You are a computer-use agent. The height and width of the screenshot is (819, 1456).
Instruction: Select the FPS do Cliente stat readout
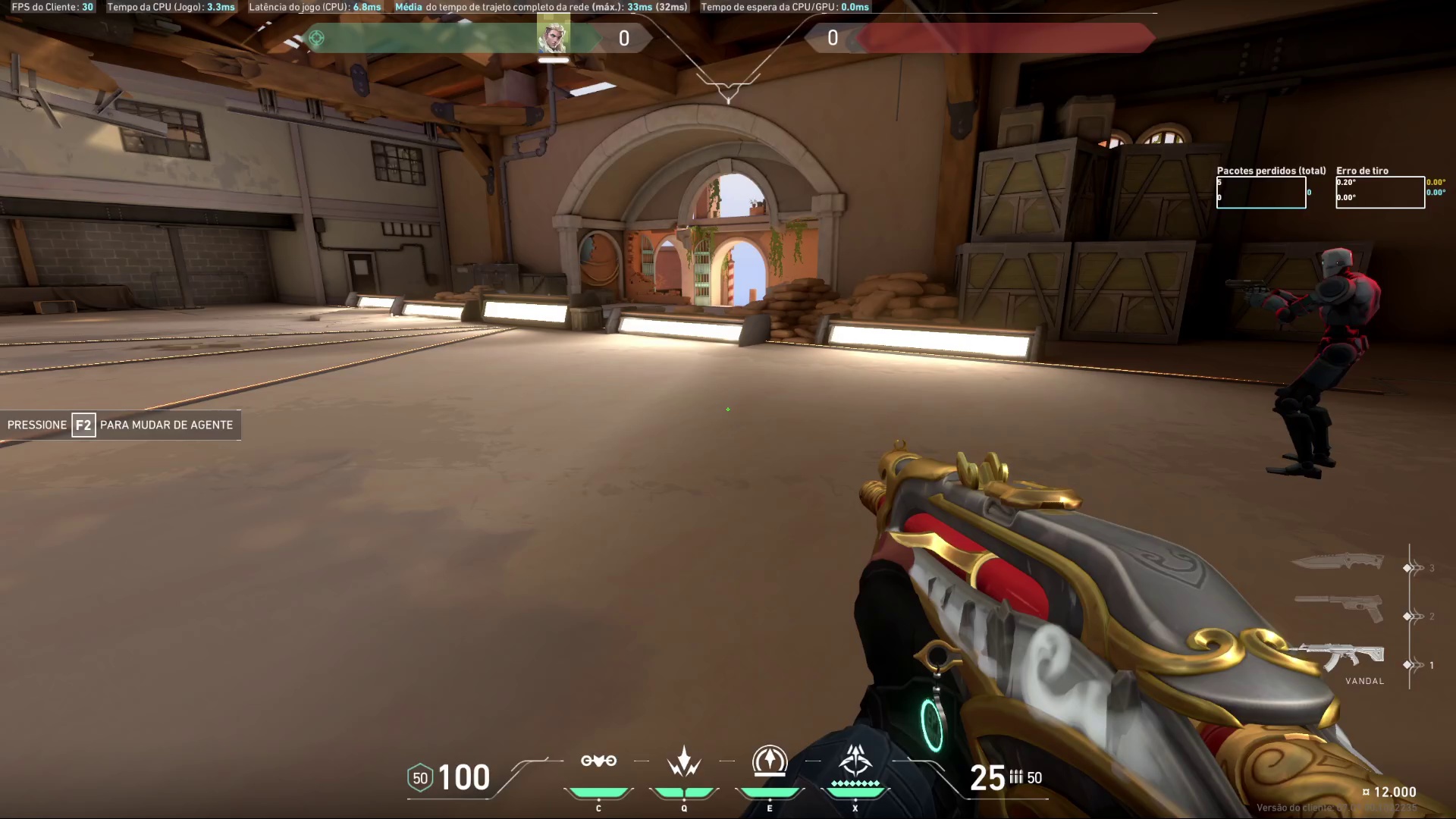click(51, 7)
